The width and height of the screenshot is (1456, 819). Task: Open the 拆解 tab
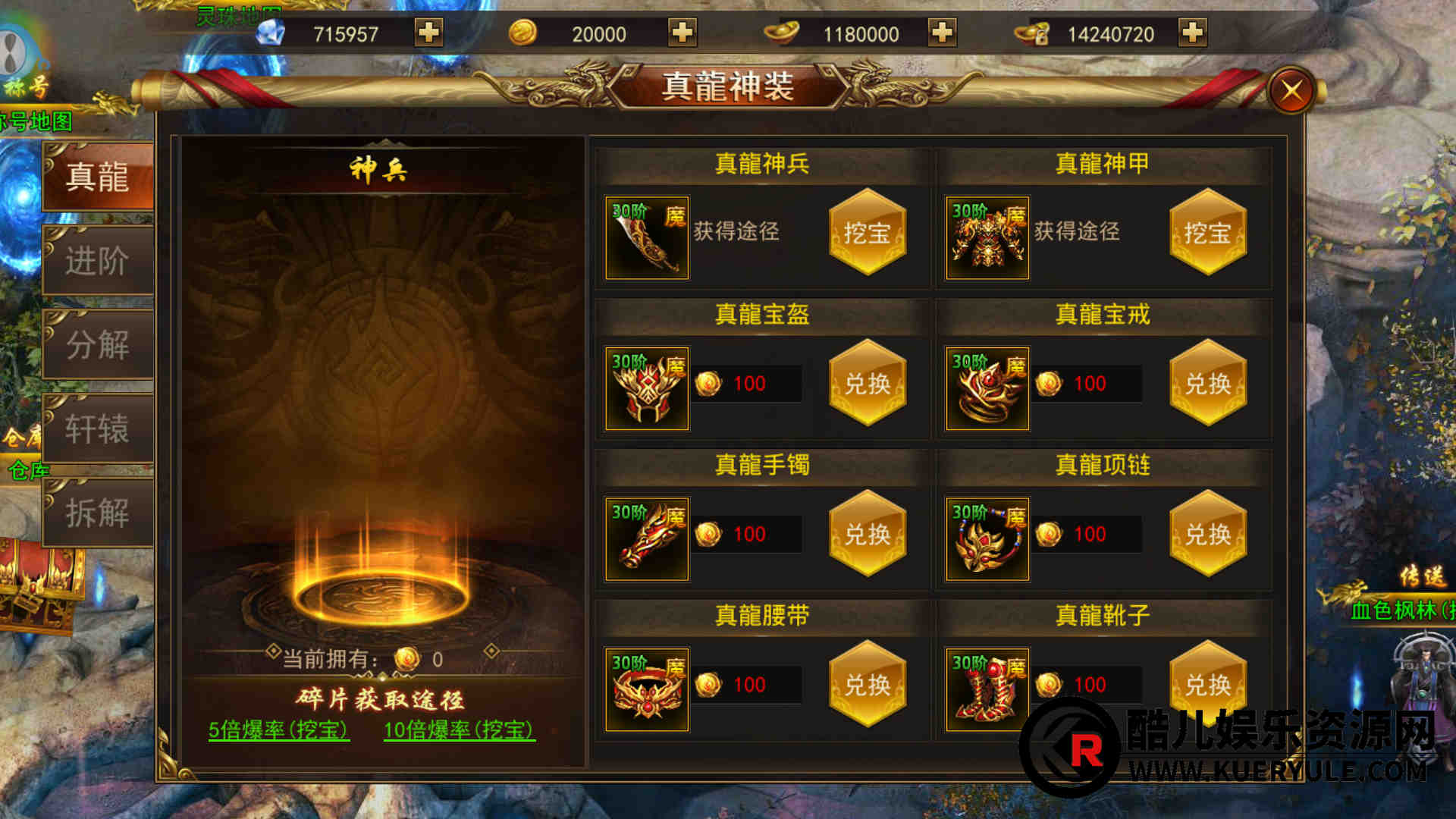coord(98,513)
